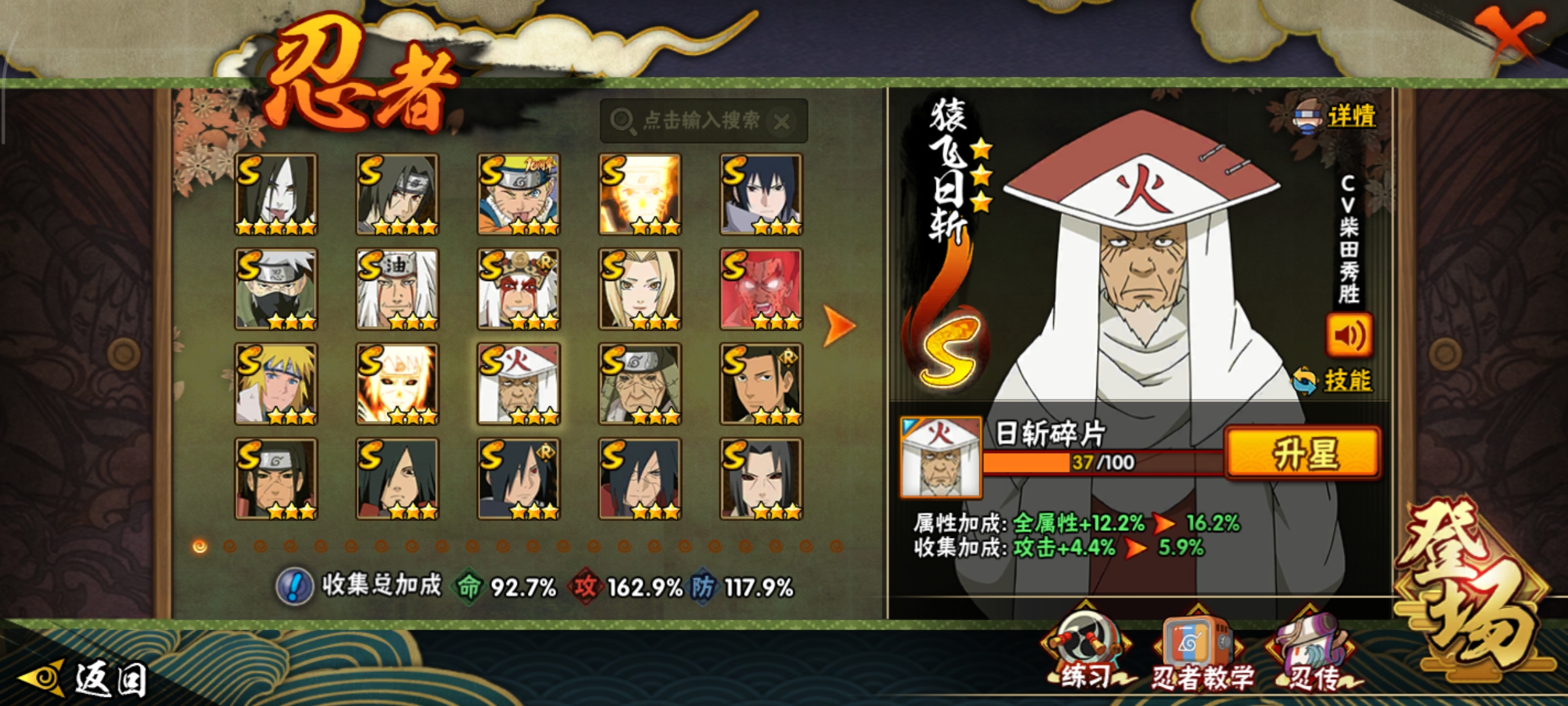1568x706 pixels.
Task: Go back with the 返回 button
Action: coord(85,679)
